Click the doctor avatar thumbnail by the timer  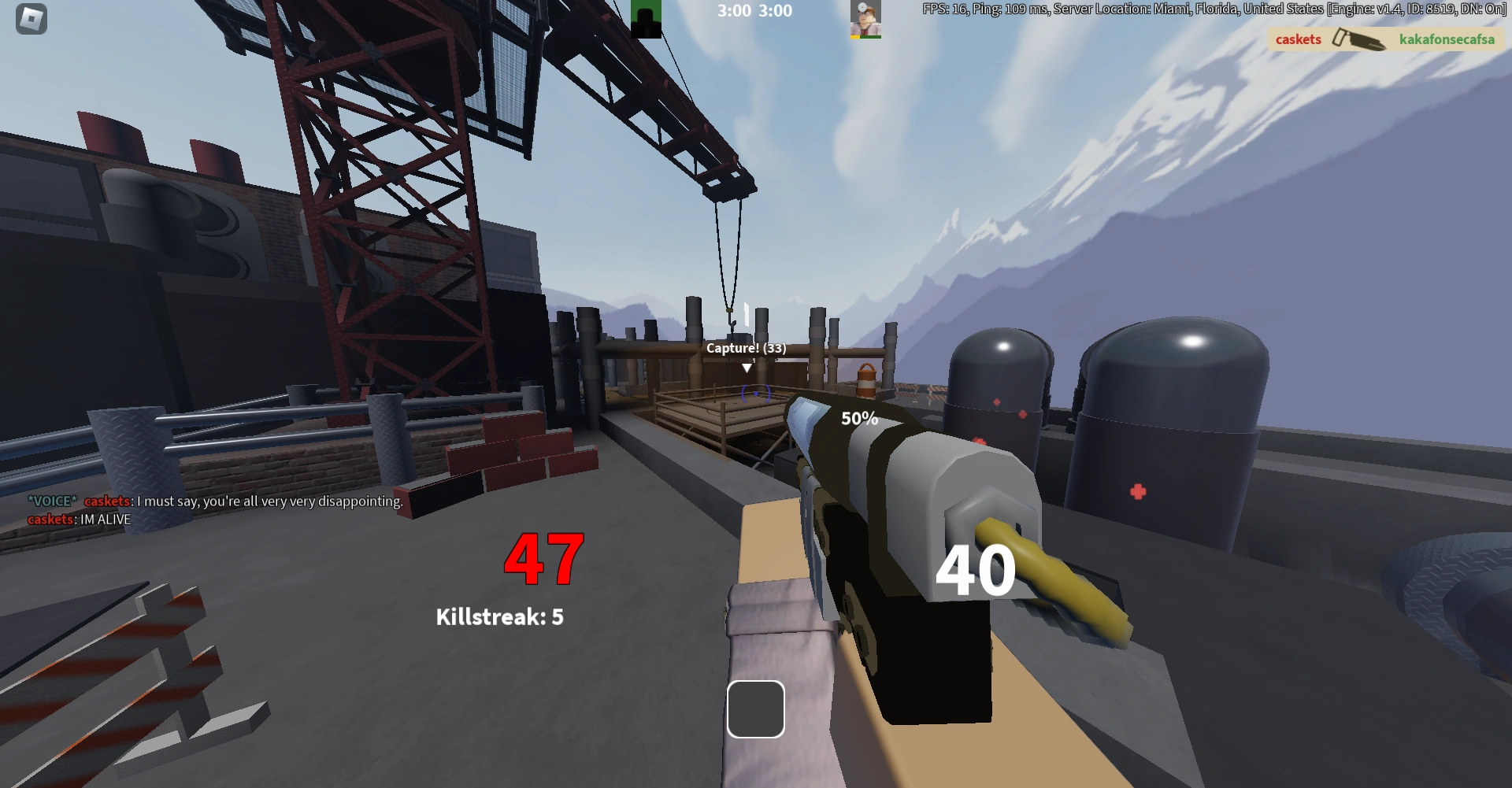coord(866,16)
